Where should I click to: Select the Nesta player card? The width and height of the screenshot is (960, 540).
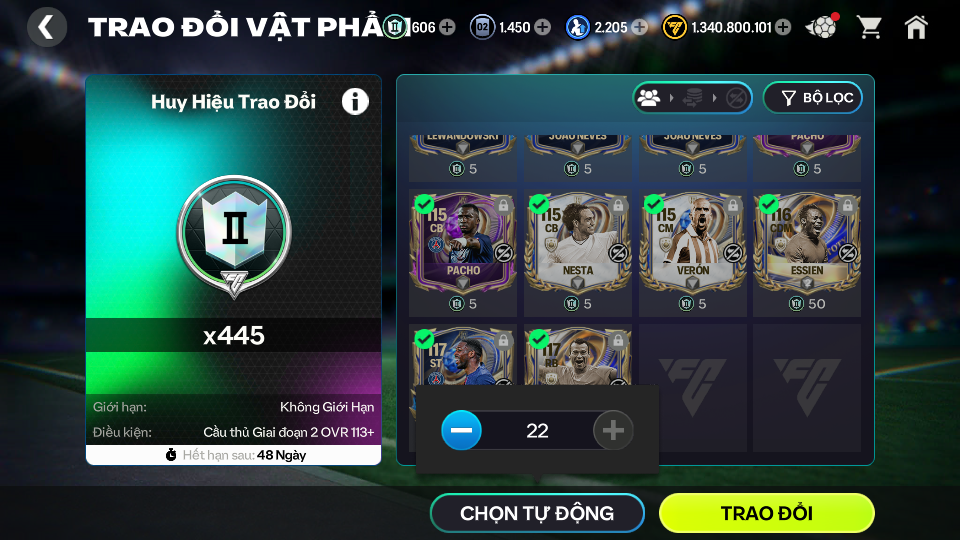coord(578,245)
